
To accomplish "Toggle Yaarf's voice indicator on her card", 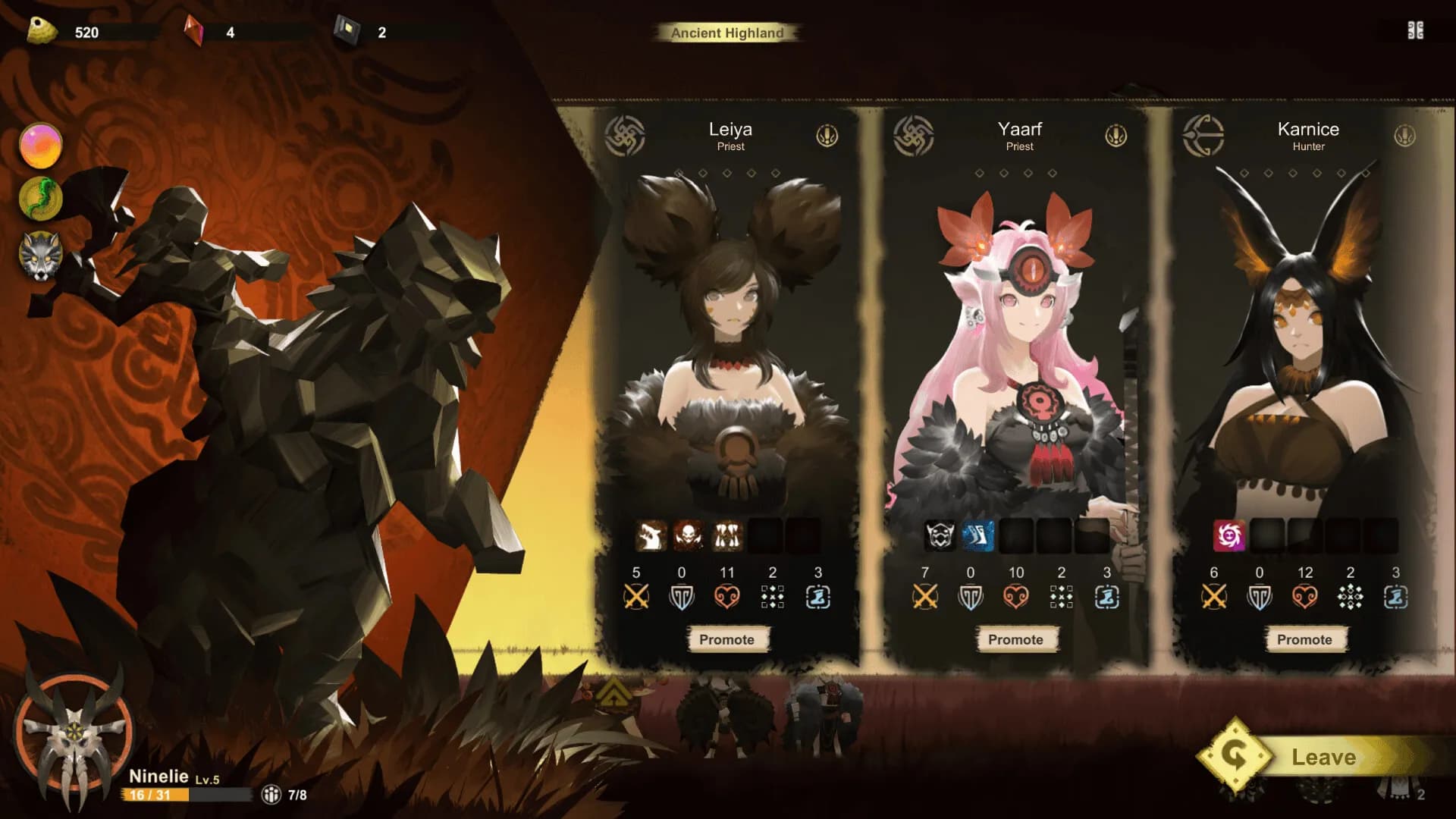I will pyautogui.click(x=1117, y=136).
